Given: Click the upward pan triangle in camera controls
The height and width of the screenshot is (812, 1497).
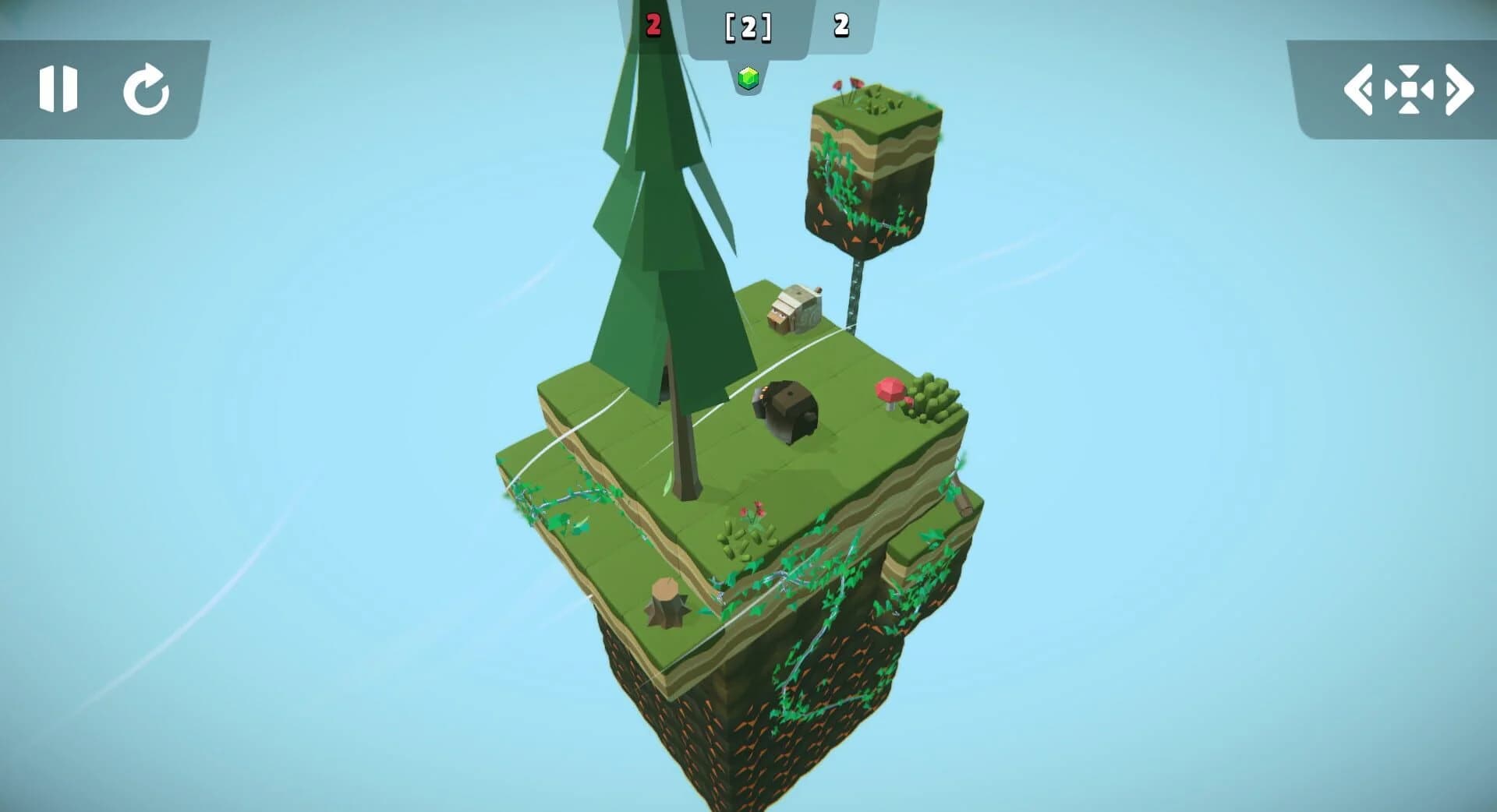Looking at the screenshot, I should tap(1408, 69).
